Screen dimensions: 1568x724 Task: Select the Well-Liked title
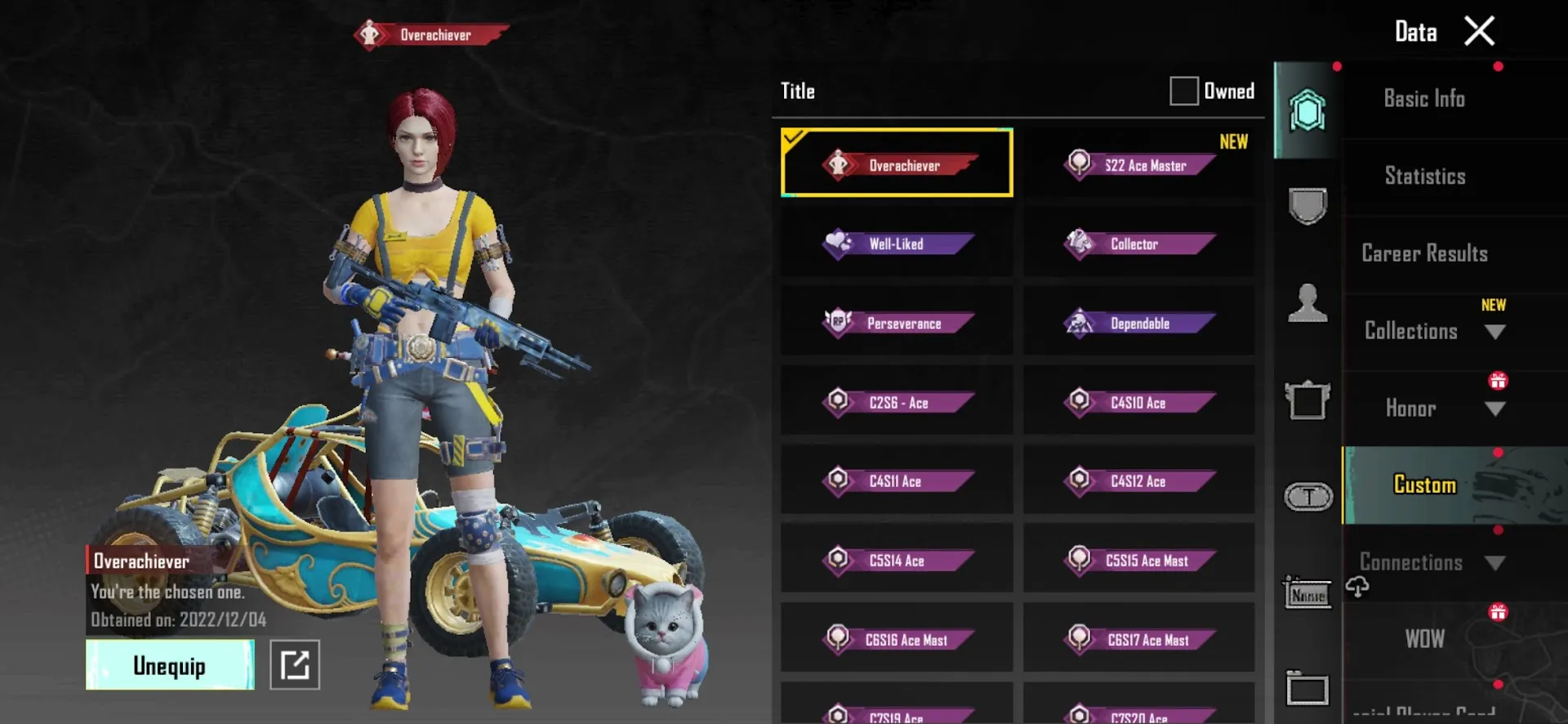(896, 243)
